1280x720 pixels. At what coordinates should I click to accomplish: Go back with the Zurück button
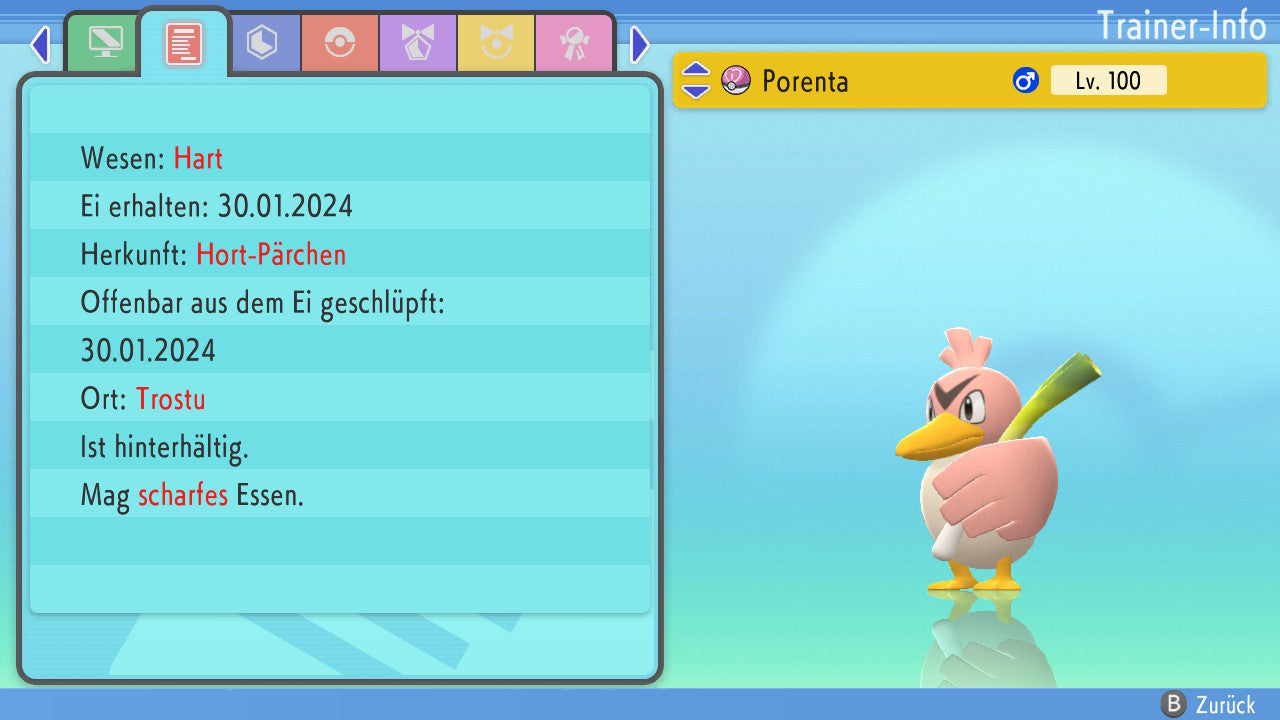point(1208,705)
